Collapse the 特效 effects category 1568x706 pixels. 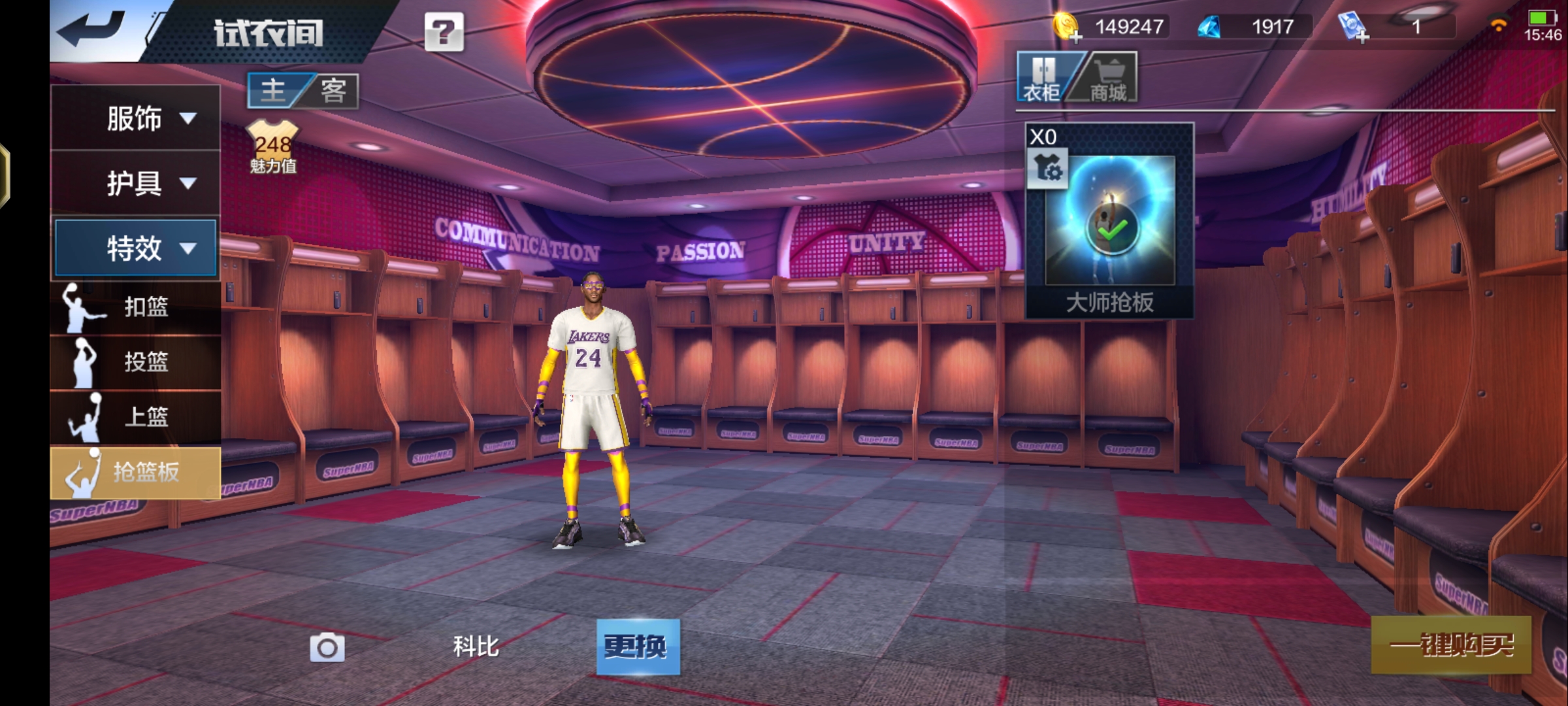(135, 248)
